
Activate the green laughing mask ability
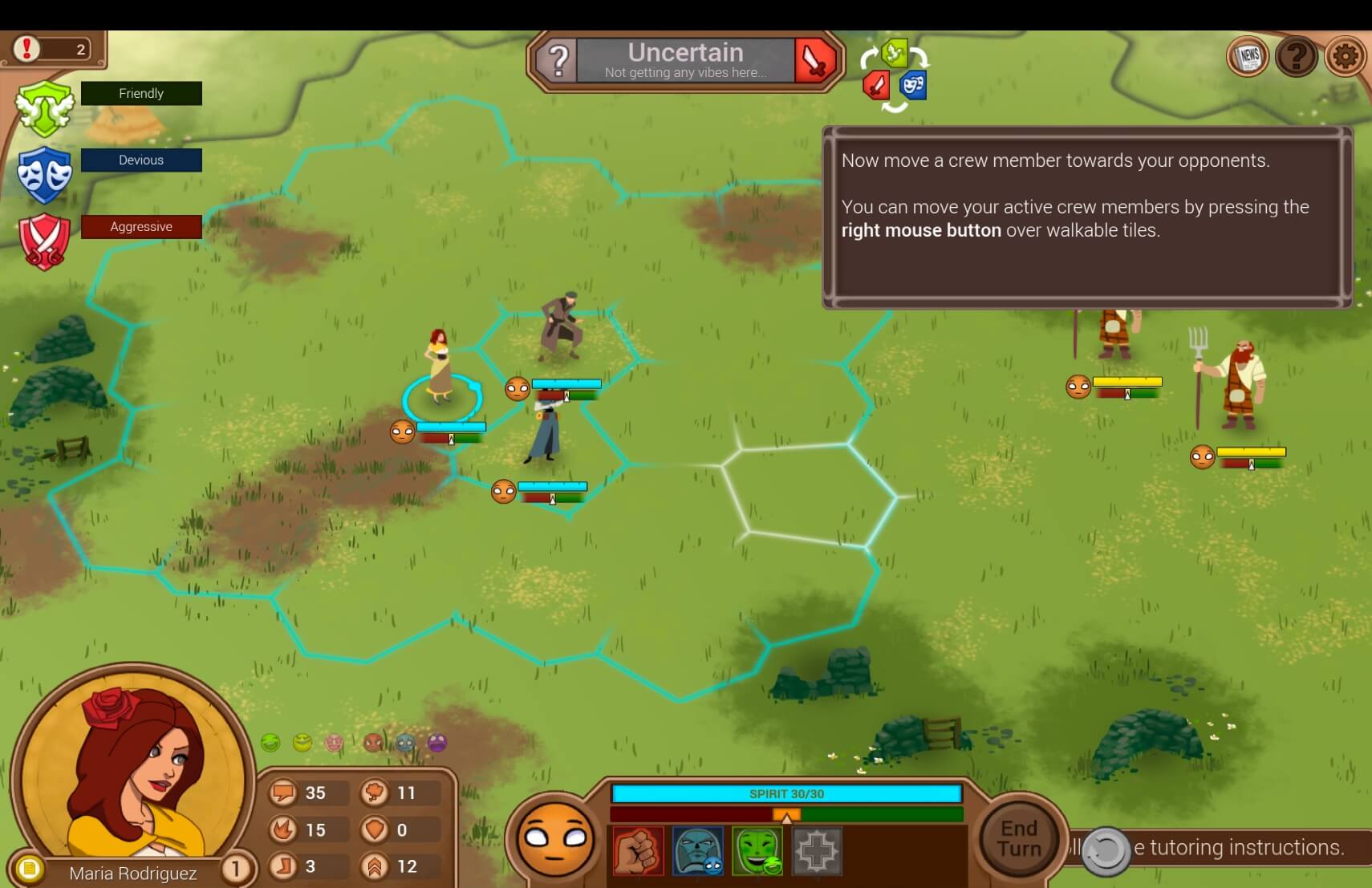click(757, 851)
